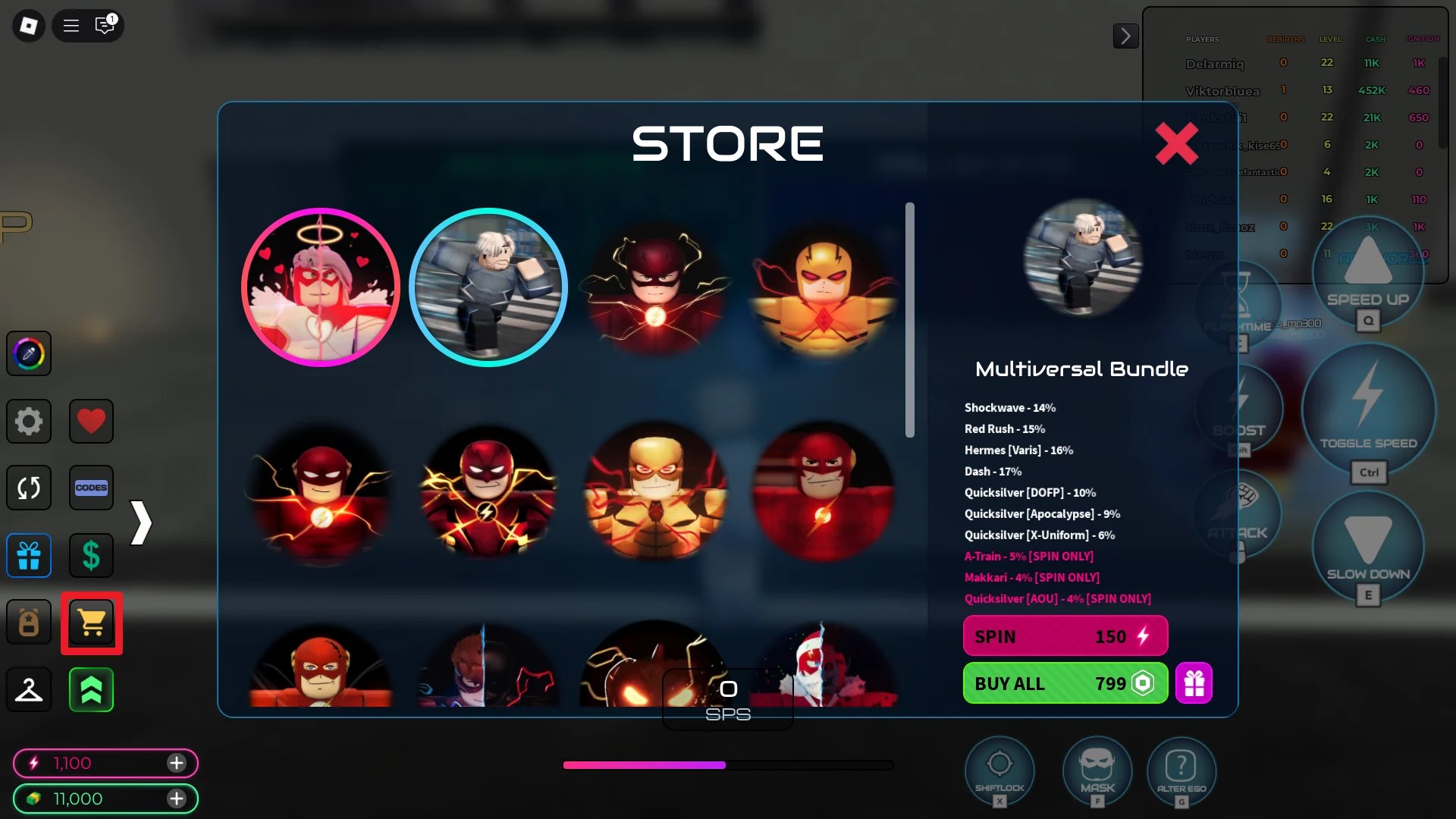Open the shopping cart store button
Viewport: 1456px width, 819px height.
click(x=92, y=623)
